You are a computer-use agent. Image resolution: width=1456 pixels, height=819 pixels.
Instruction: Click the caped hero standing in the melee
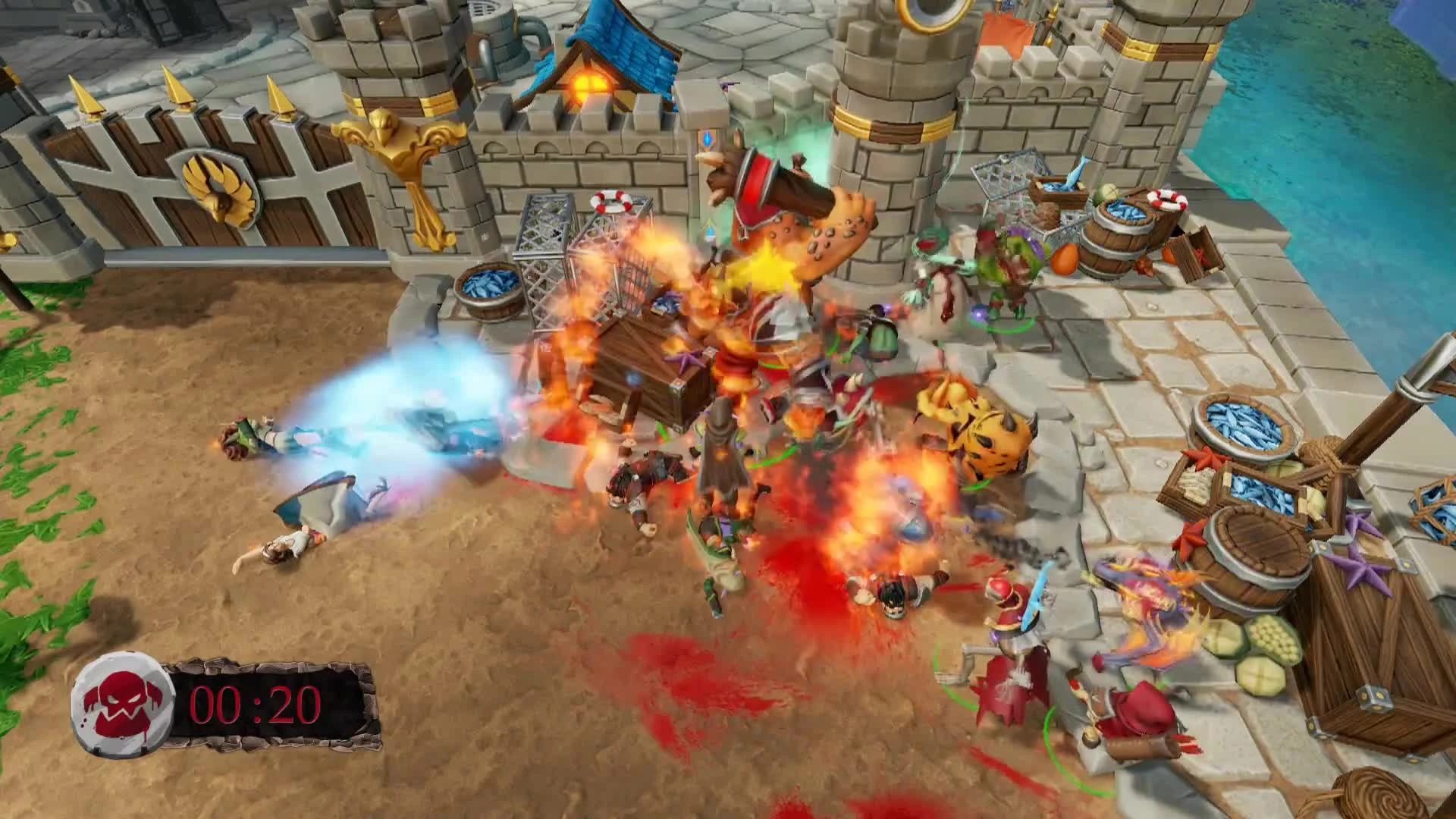click(720, 455)
